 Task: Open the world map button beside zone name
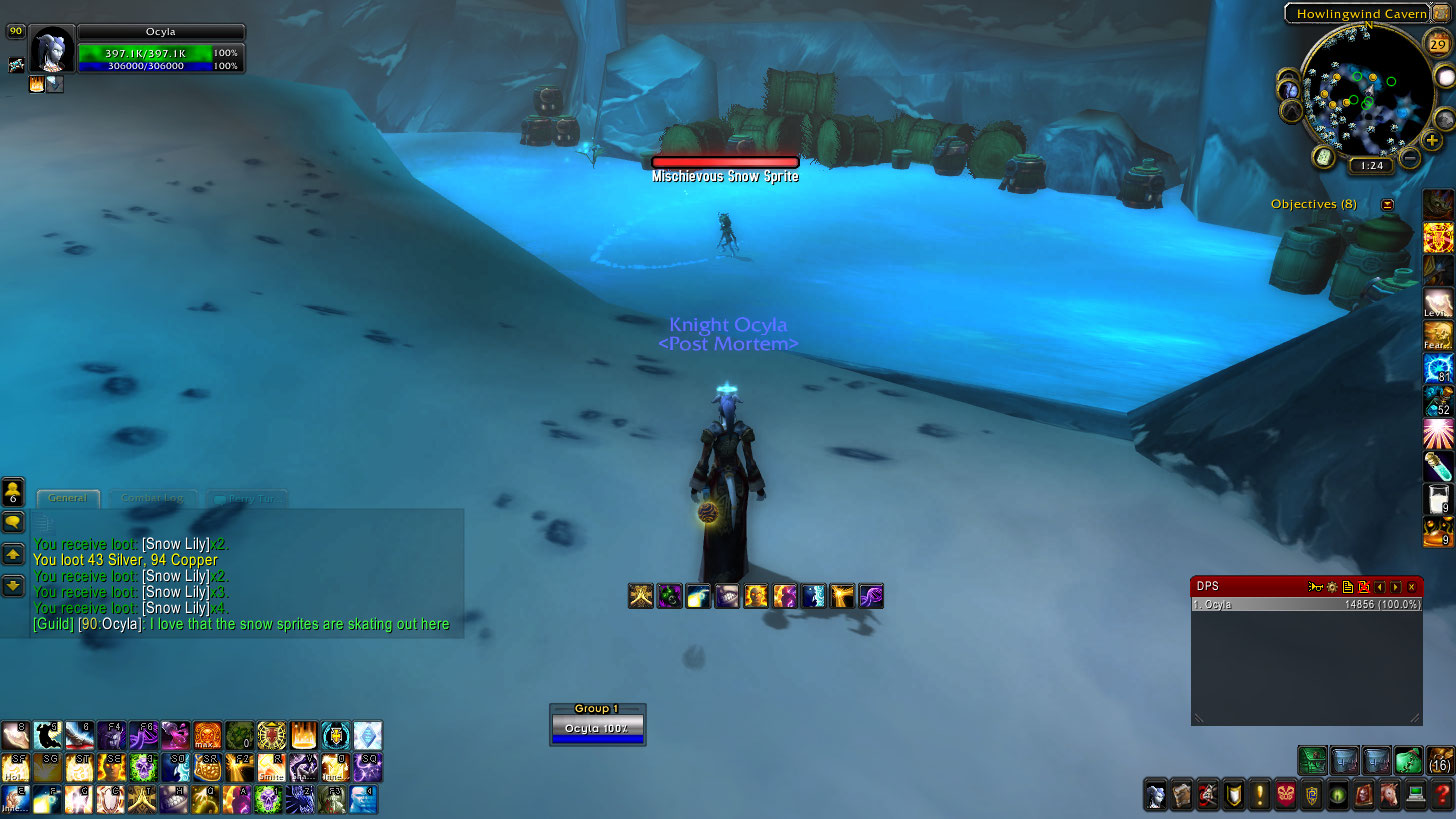click(x=1441, y=13)
